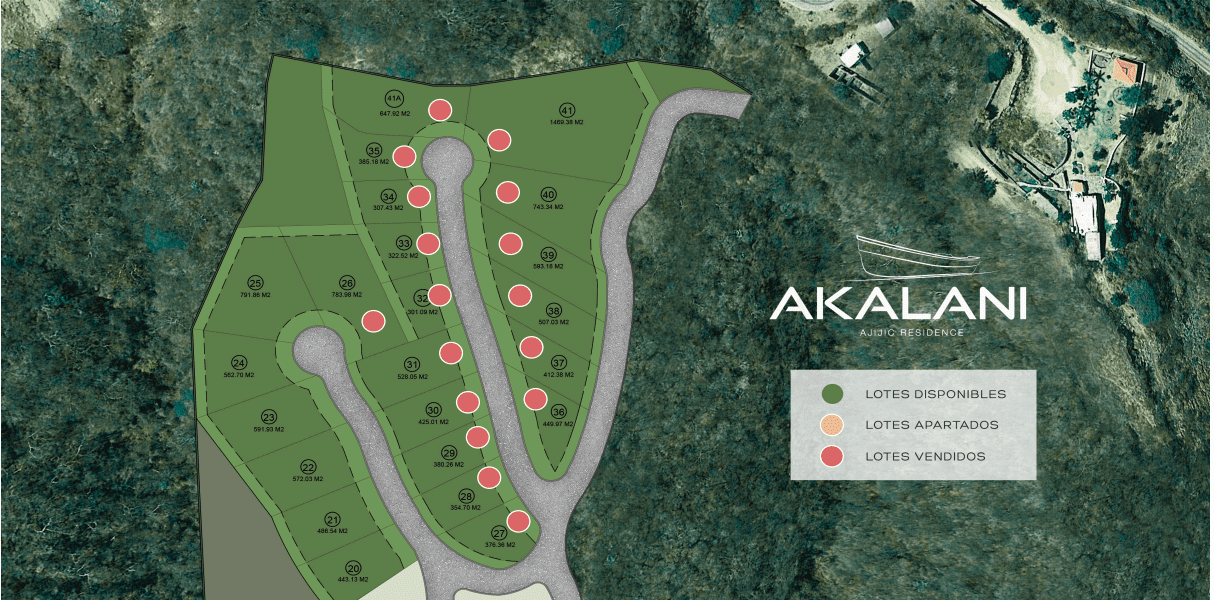Select lot 23 number label
The width and height of the screenshot is (1214, 600).
(268, 417)
